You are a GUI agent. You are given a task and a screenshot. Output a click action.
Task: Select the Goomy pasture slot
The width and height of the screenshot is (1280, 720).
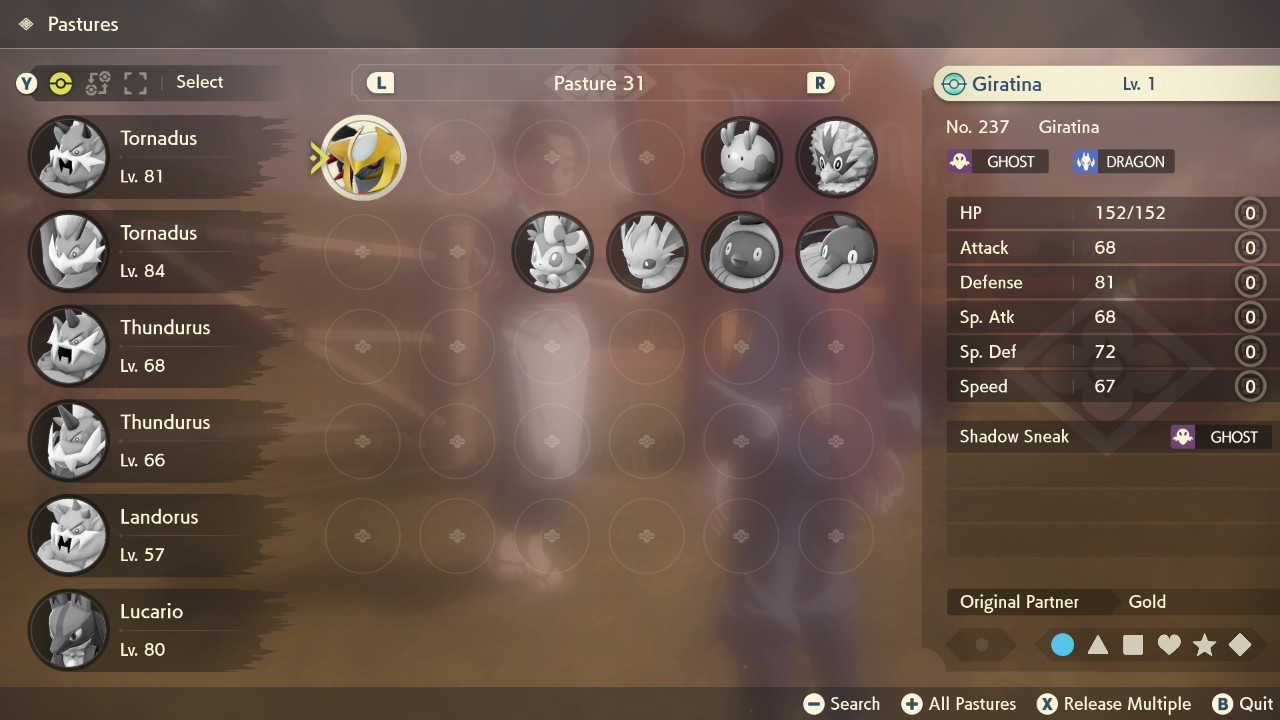[741, 157]
